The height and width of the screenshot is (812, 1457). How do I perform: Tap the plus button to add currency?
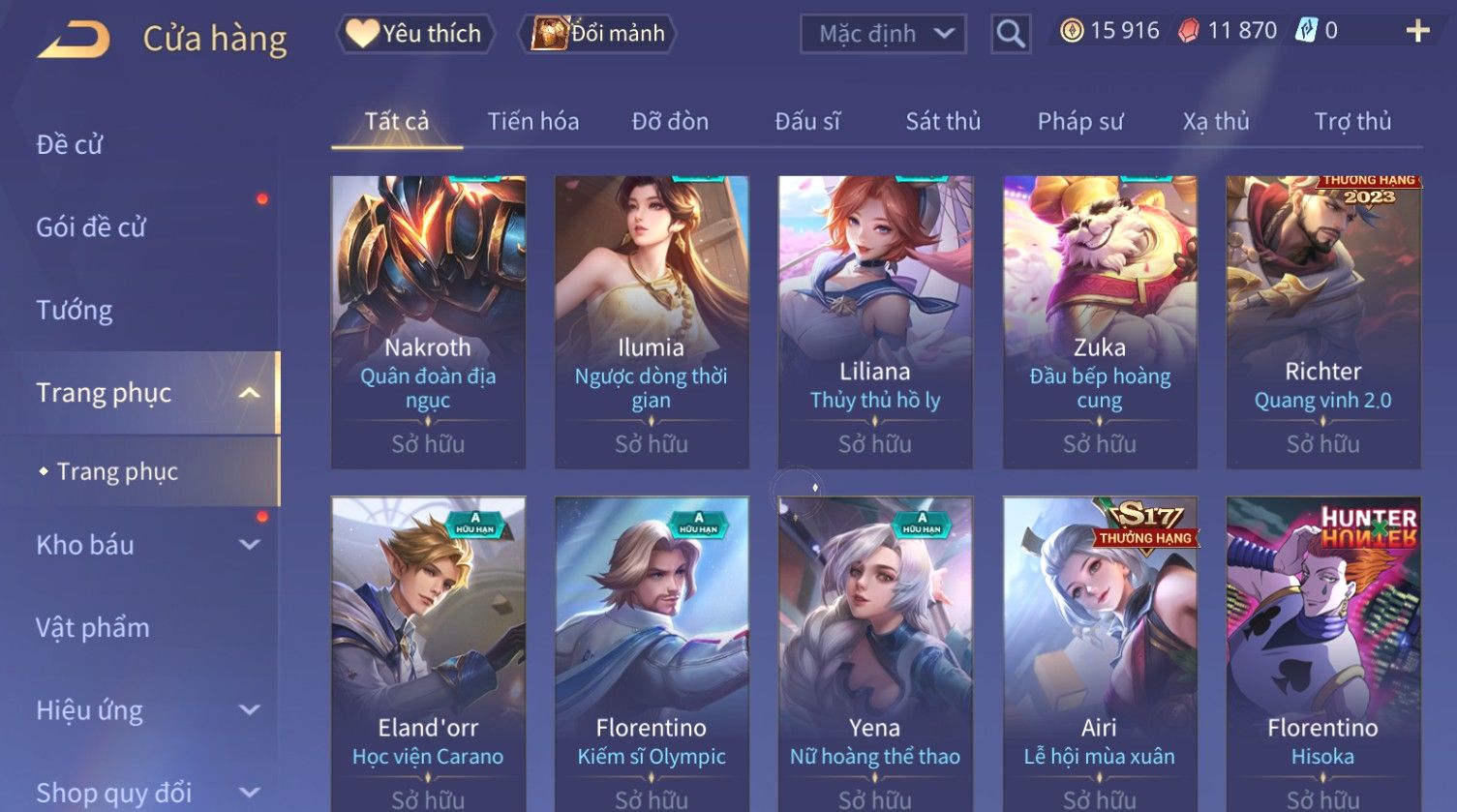1417,32
